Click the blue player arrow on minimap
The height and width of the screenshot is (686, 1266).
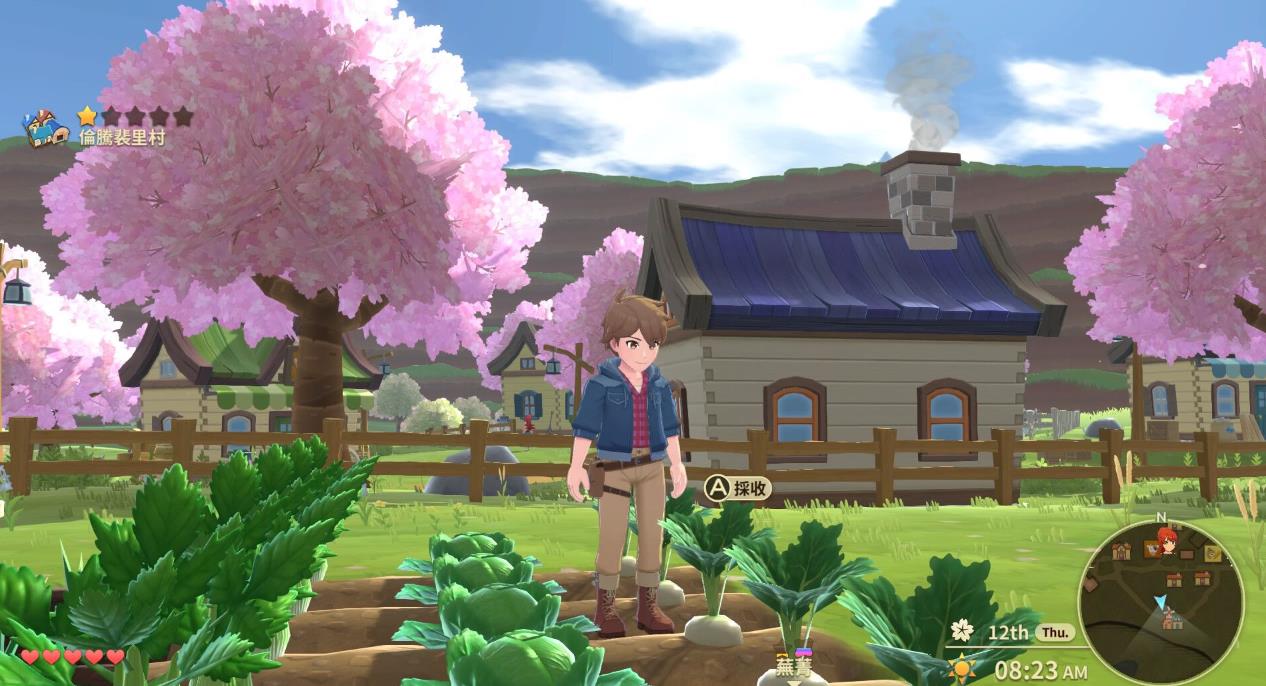click(x=1160, y=602)
